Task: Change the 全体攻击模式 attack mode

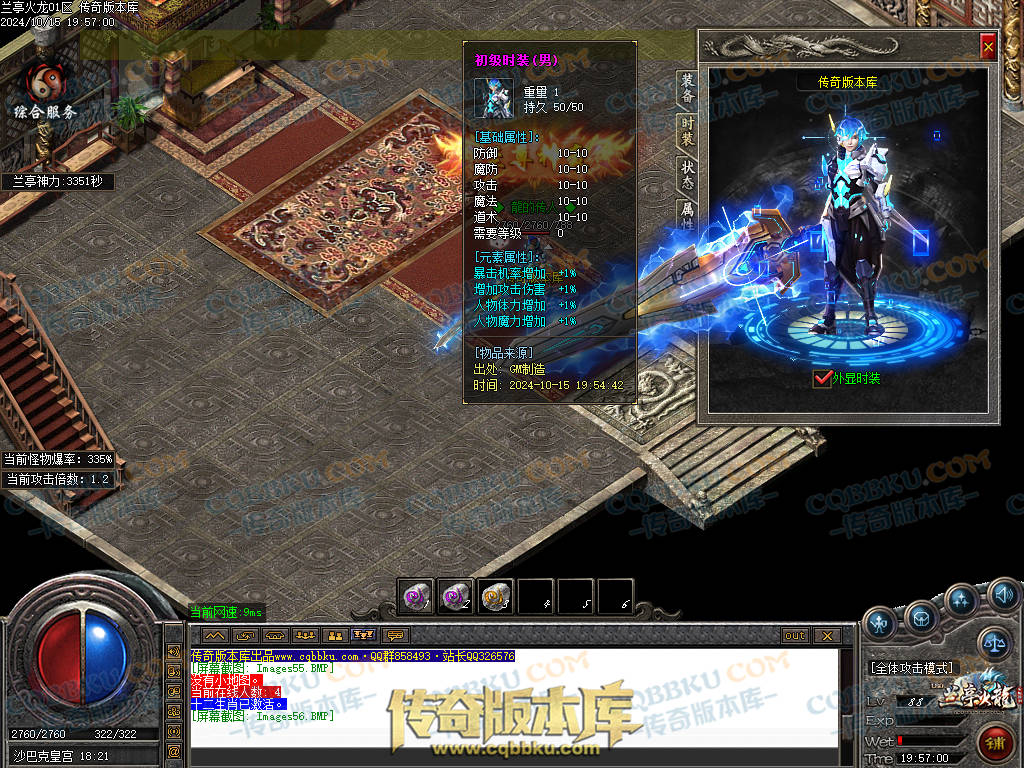Action: click(914, 667)
